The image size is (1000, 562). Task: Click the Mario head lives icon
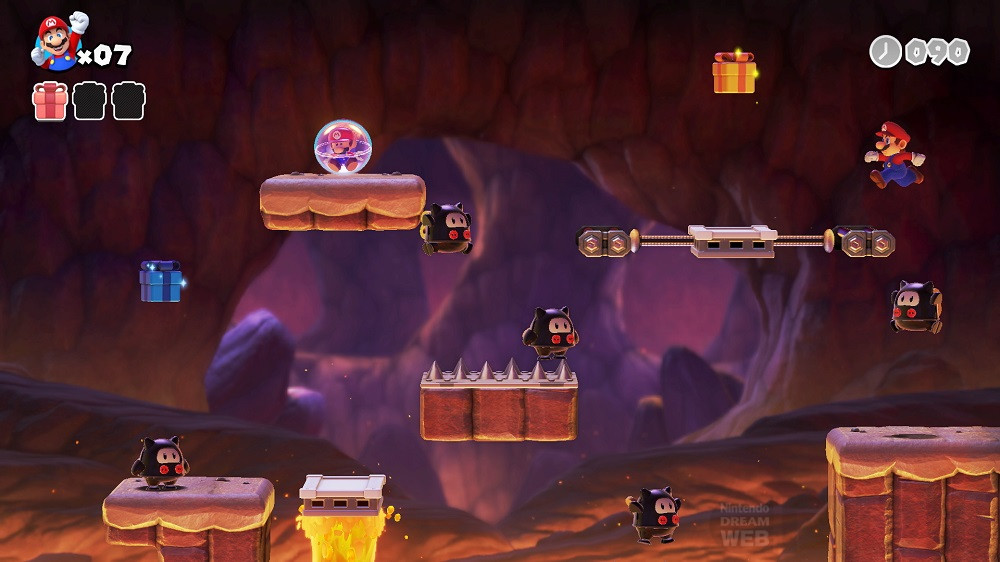pyautogui.click(x=56, y=43)
